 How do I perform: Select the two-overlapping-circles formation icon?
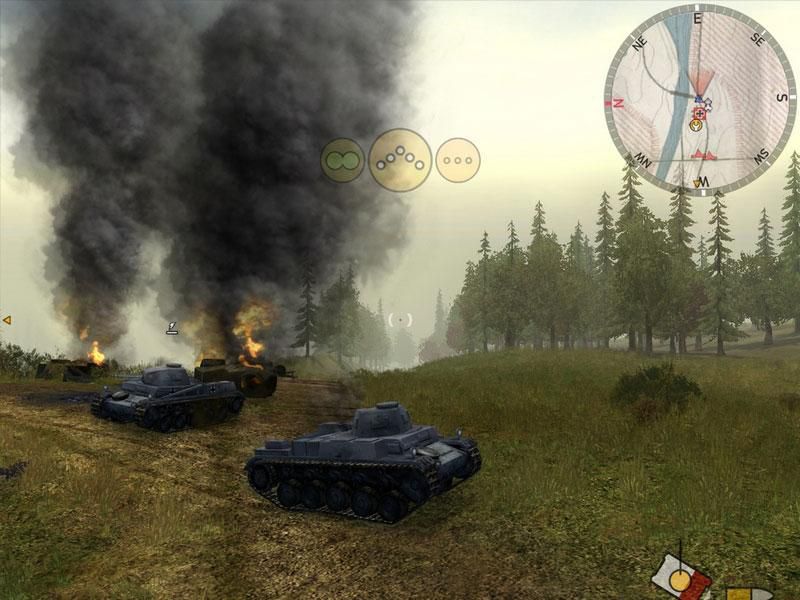(x=342, y=160)
